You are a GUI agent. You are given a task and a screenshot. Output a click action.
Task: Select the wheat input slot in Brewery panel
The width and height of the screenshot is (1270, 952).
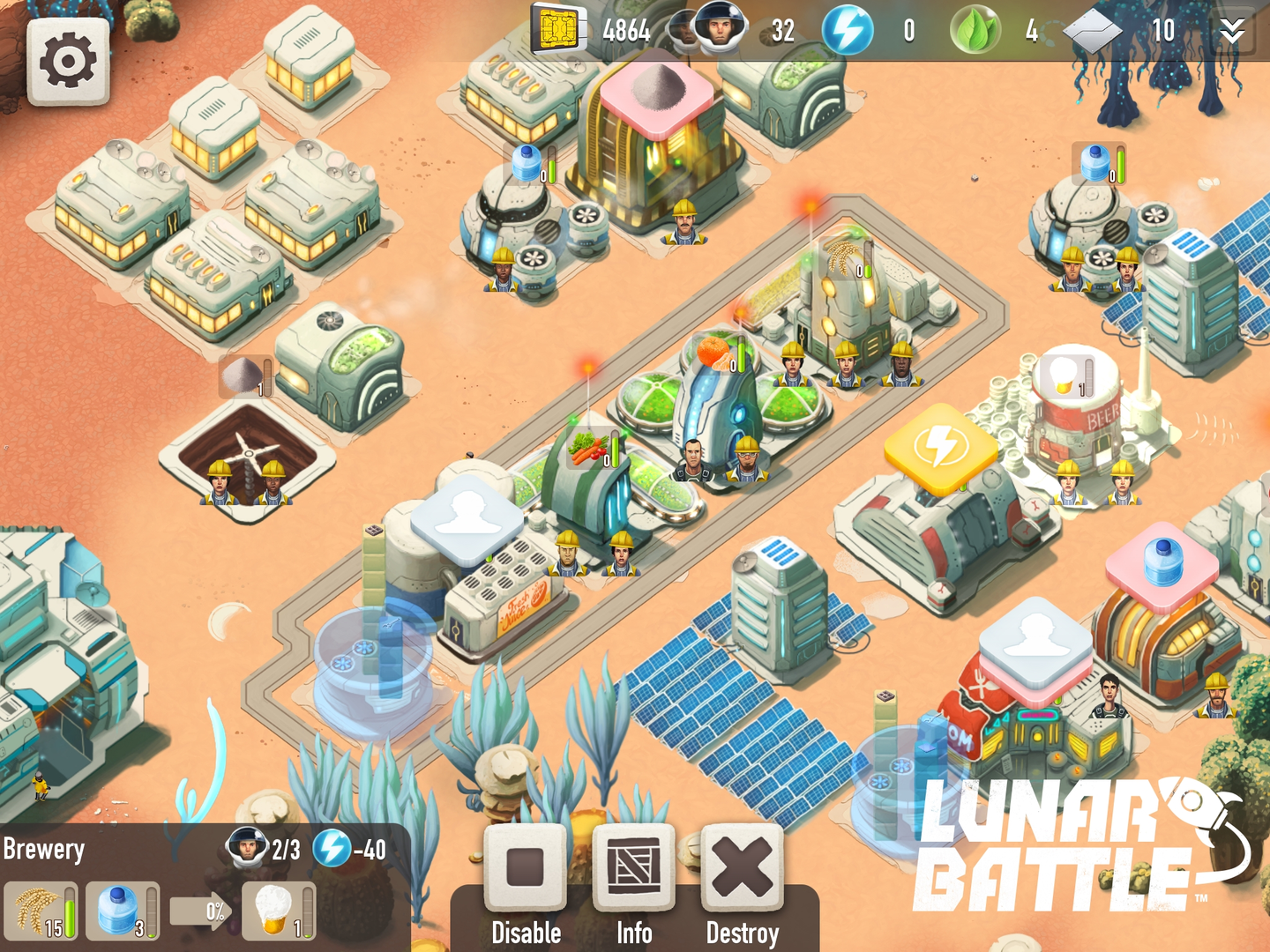(x=41, y=911)
